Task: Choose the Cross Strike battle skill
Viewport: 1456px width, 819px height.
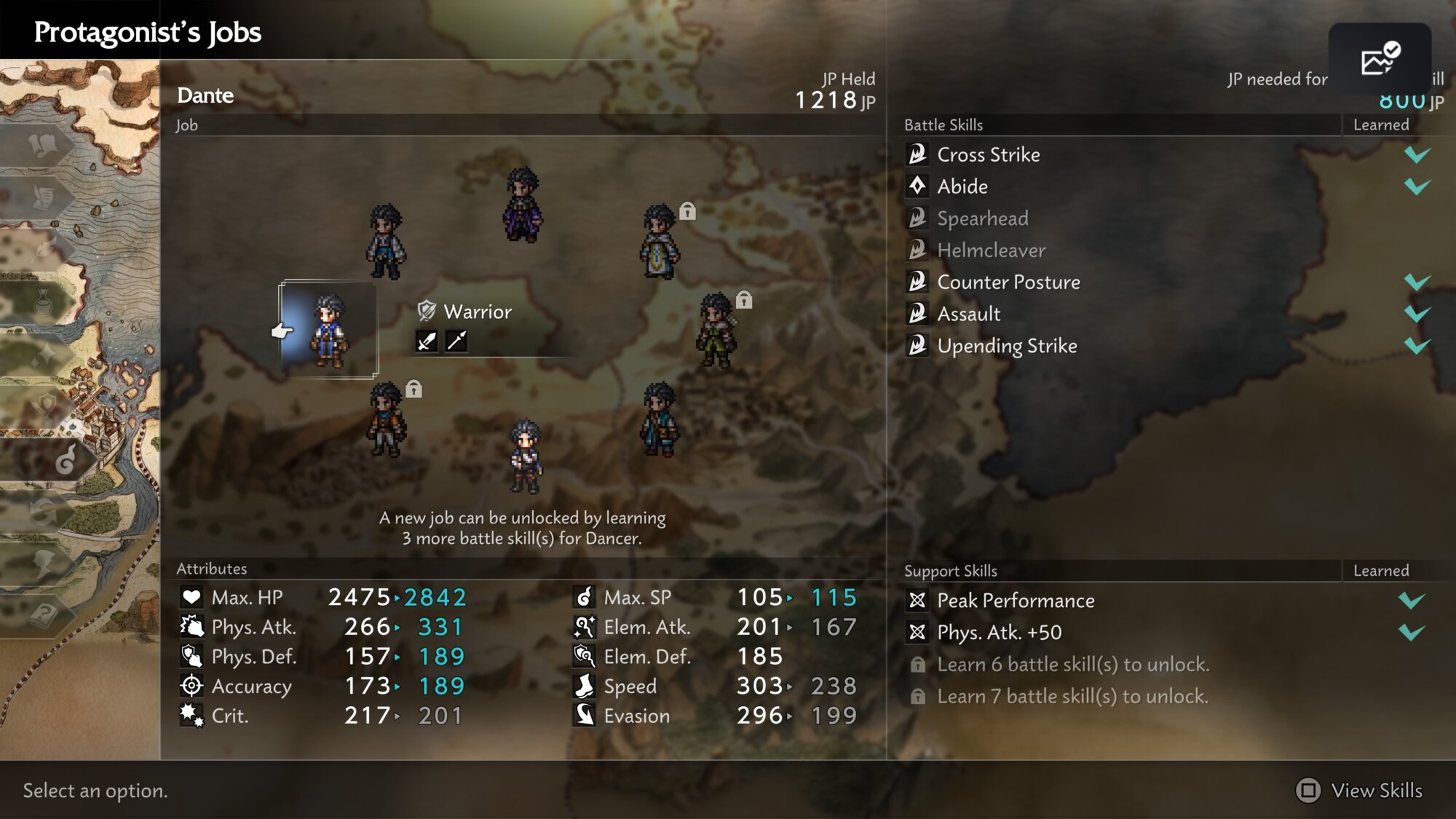Action: (x=988, y=154)
